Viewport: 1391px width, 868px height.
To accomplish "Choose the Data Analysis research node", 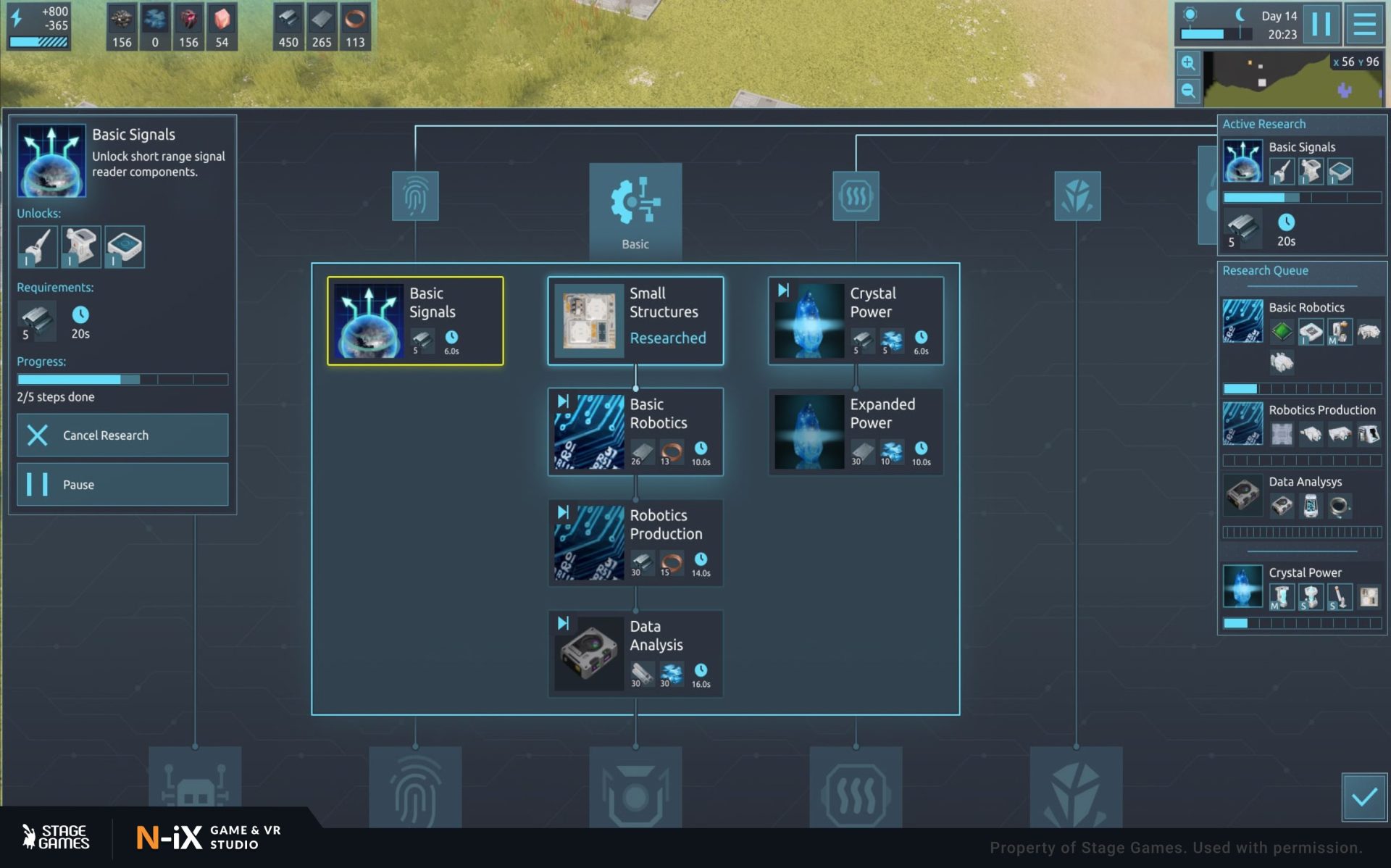I will click(x=635, y=654).
